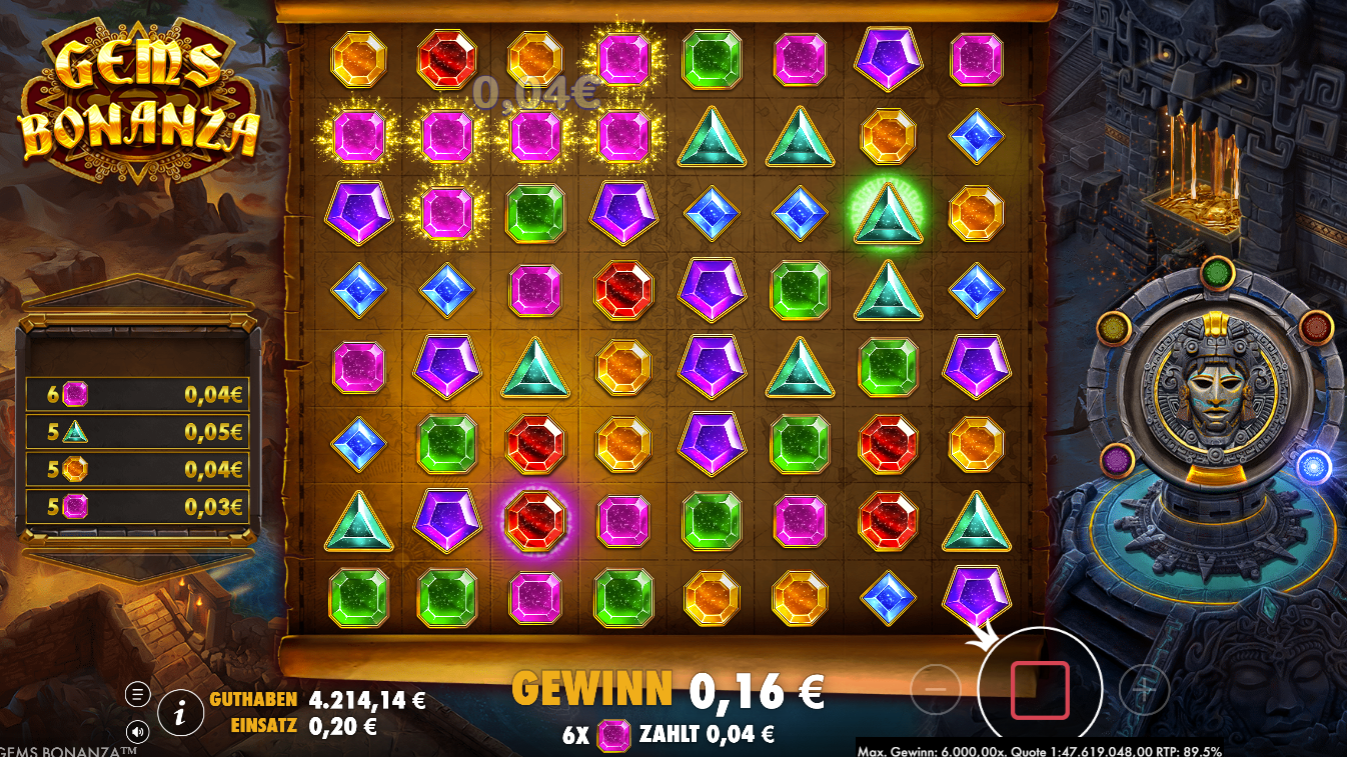Activate the blue glowing orb on the totem
This screenshot has height=757, width=1347.
(x=1313, y=464)
